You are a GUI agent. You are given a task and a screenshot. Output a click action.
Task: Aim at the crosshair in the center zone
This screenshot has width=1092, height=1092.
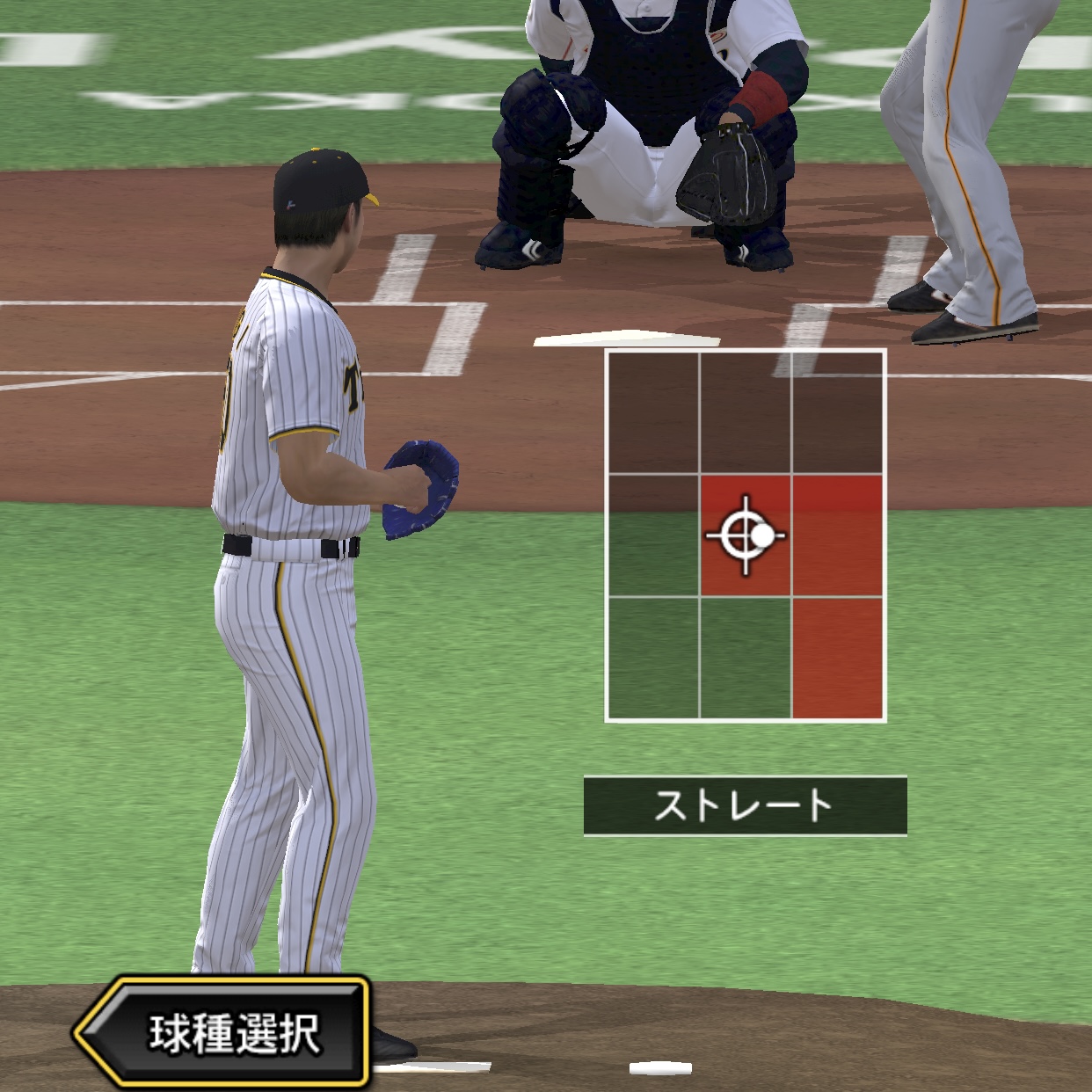point(746,535)
